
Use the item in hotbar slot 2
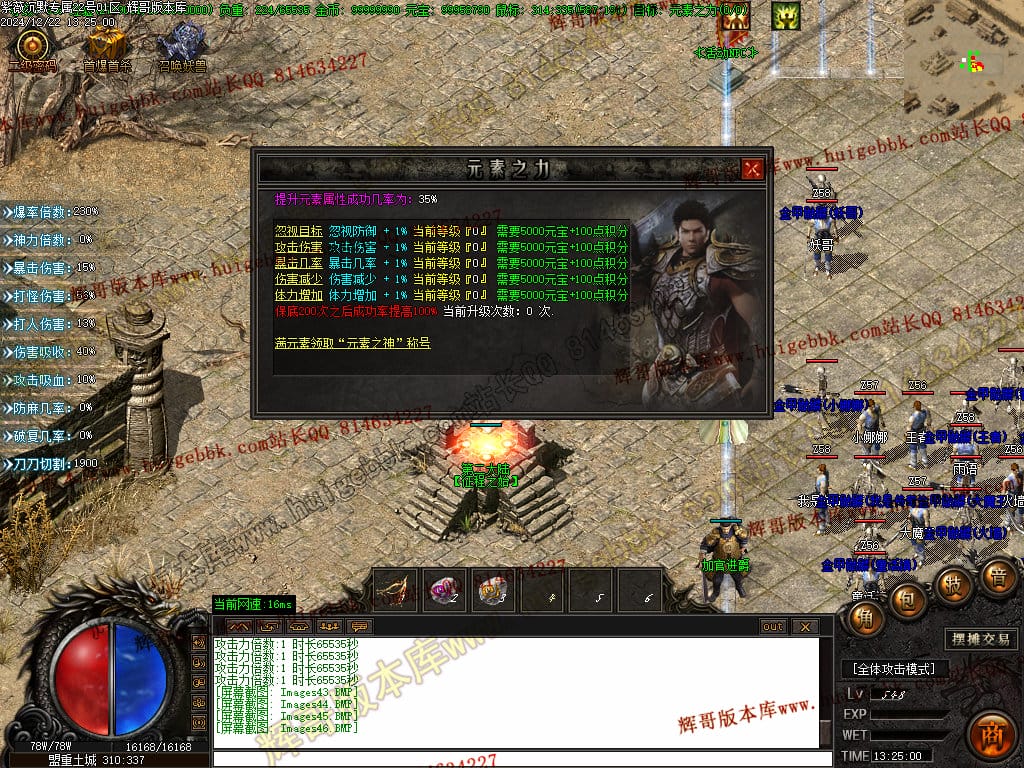coord(445,591)
